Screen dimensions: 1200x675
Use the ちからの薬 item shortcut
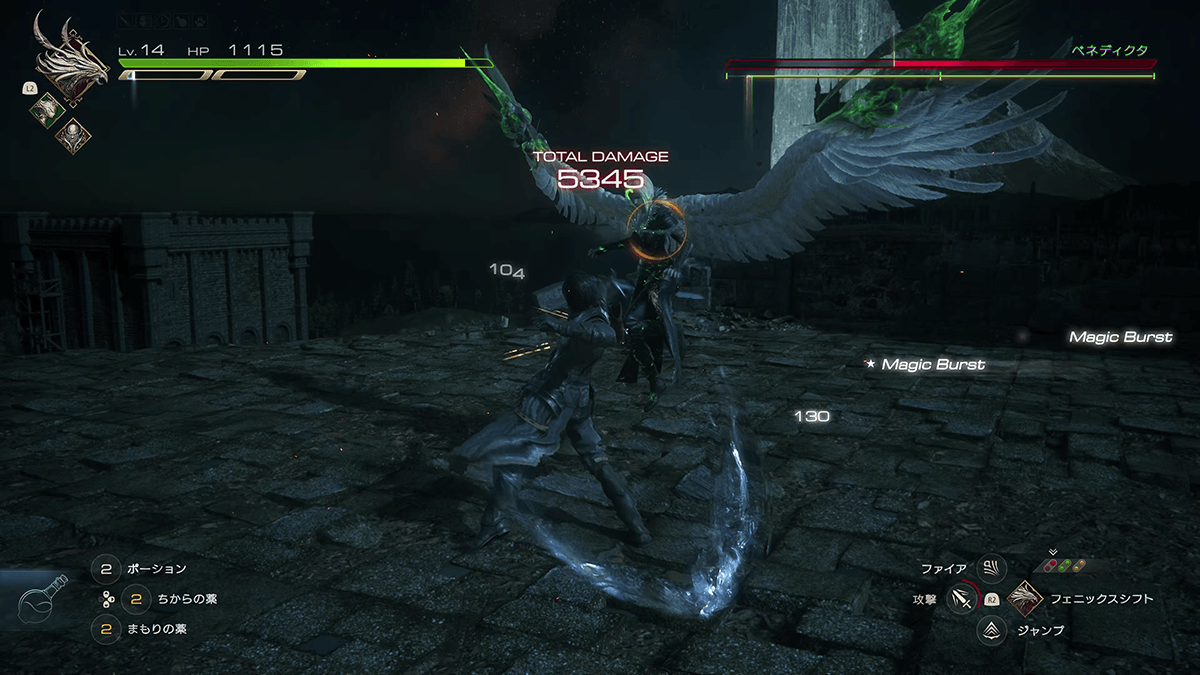[137, 599]
